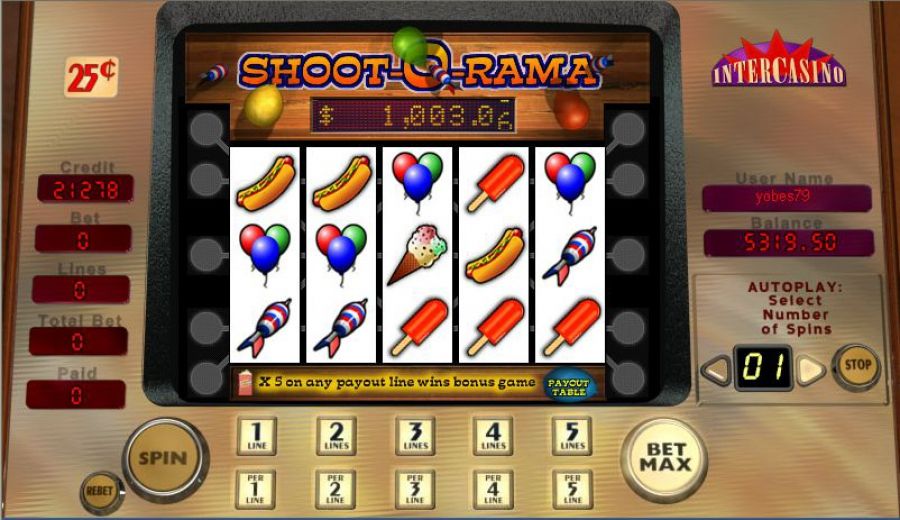
Task: Activate the 3 Lines button
Action: [415, 435]
